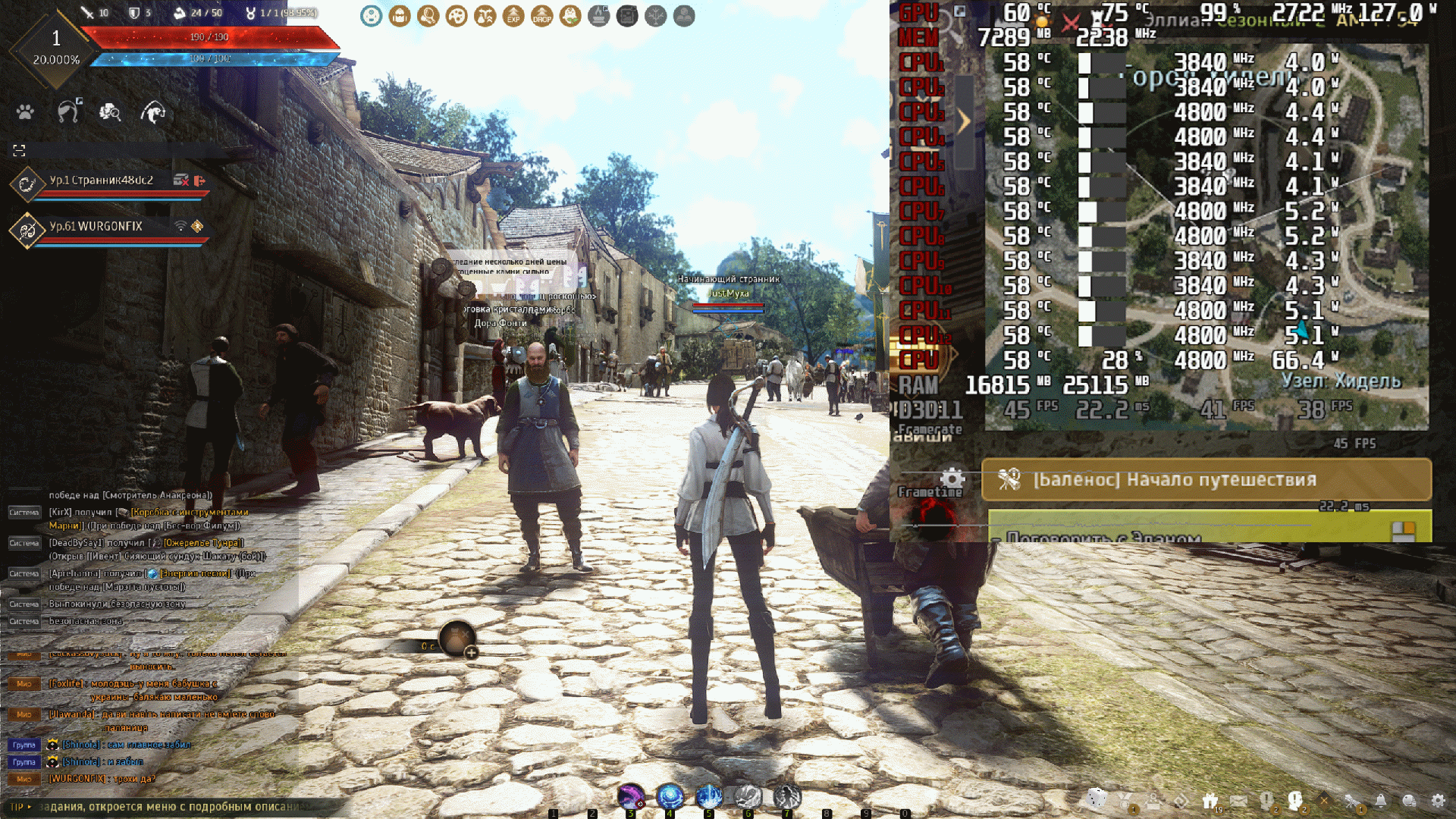Image resolution: width=1456 pixels, height=819 pixels.
Task: Activate the blue orb skill in hotbar
Action: 670,796
